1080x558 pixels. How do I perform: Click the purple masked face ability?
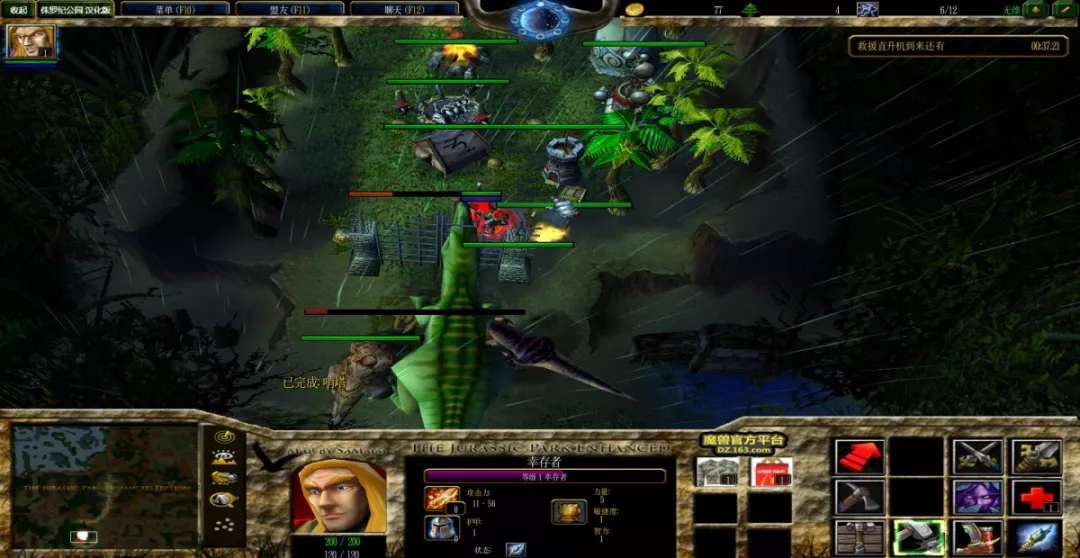coord(976,496)
